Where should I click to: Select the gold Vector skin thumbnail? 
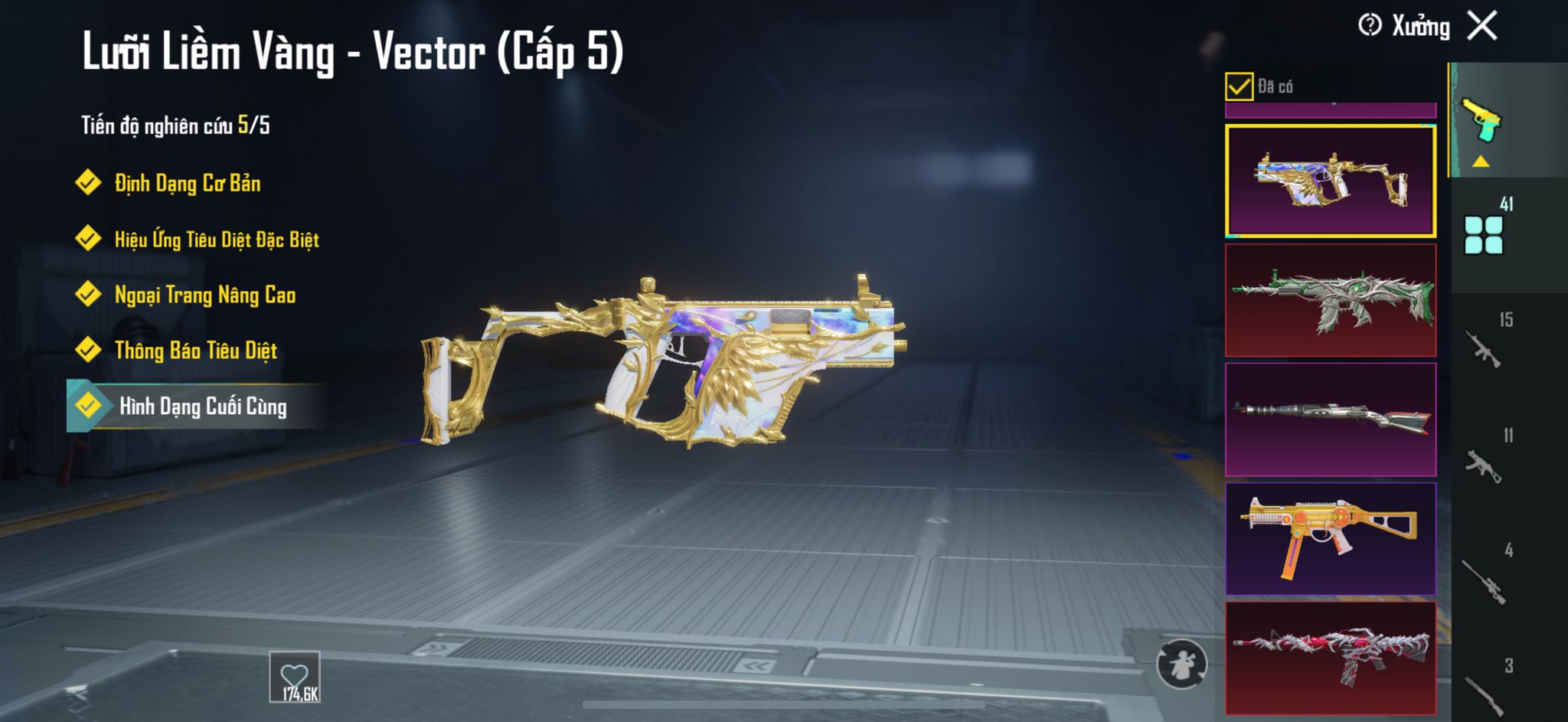click(1331, 181)
